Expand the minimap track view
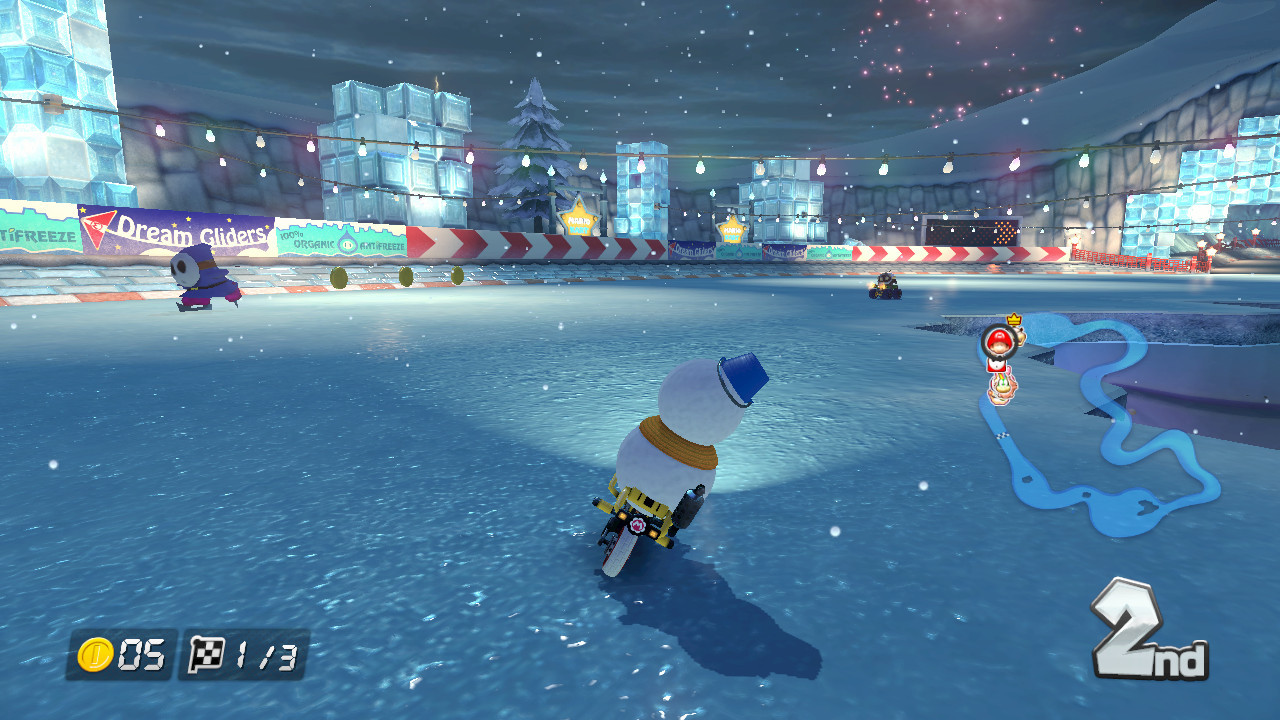Viewport: 1280px width, 720px height. point(1090,420)
